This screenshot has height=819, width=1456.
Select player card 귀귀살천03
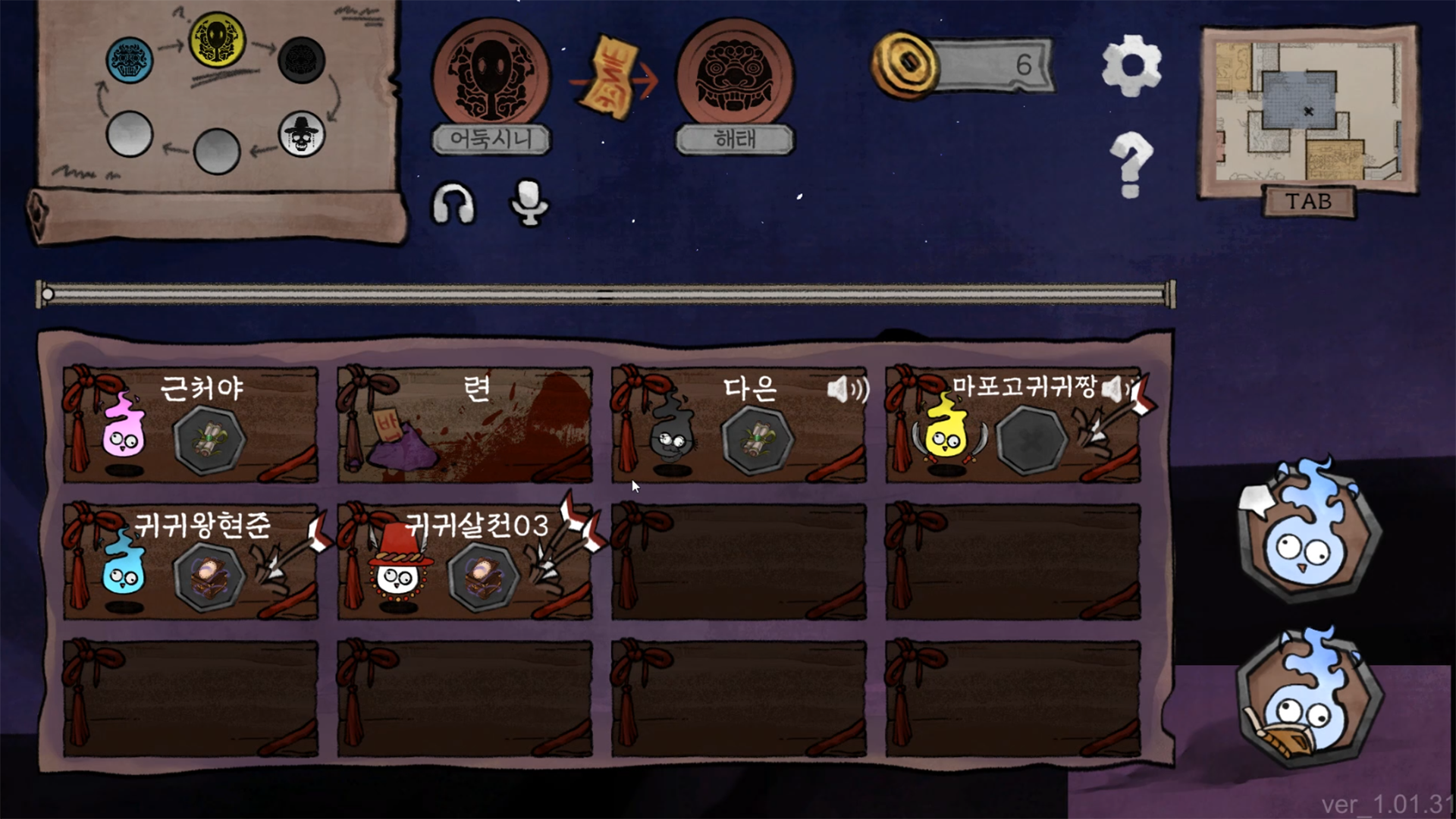coord(465,561)
